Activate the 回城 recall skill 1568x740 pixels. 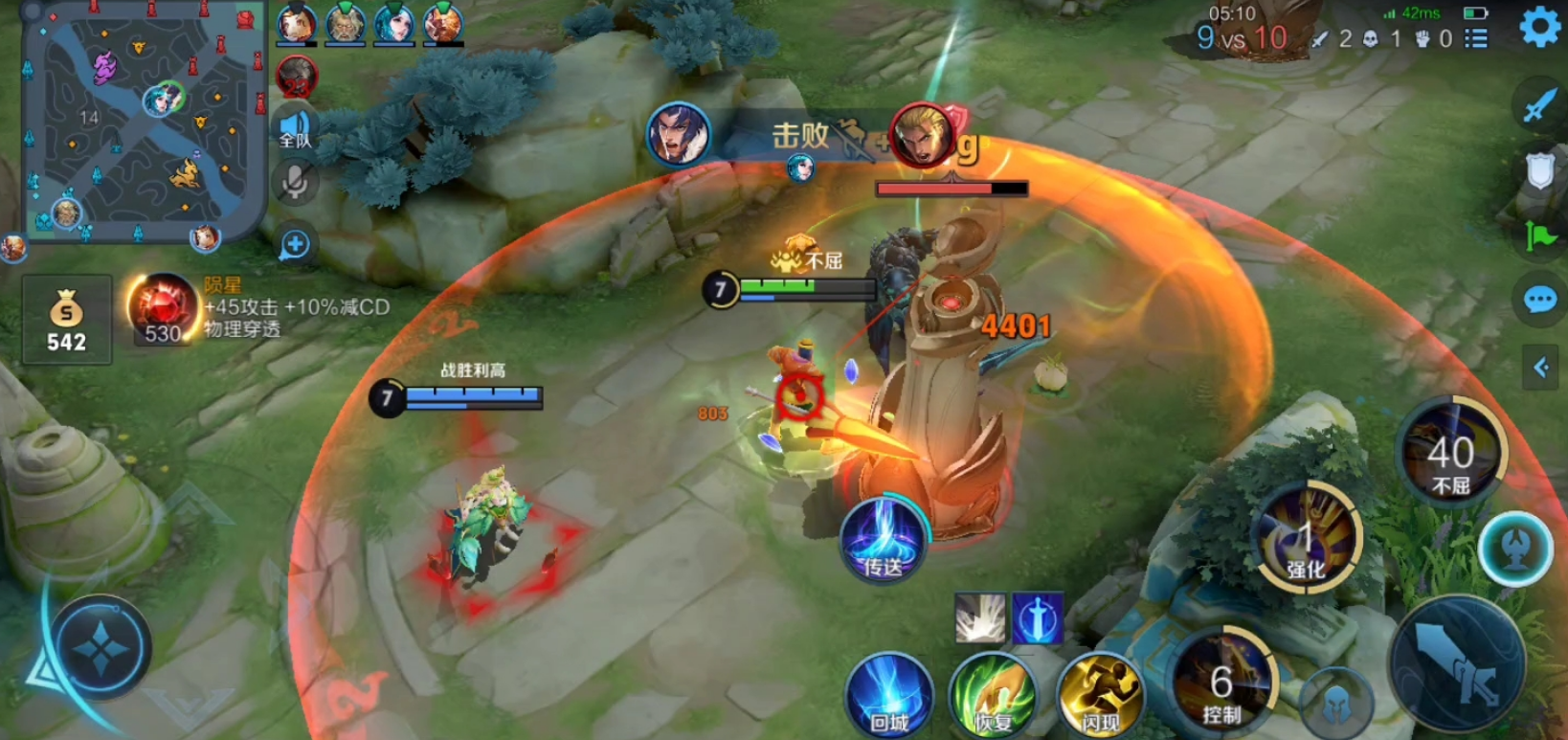888,697
